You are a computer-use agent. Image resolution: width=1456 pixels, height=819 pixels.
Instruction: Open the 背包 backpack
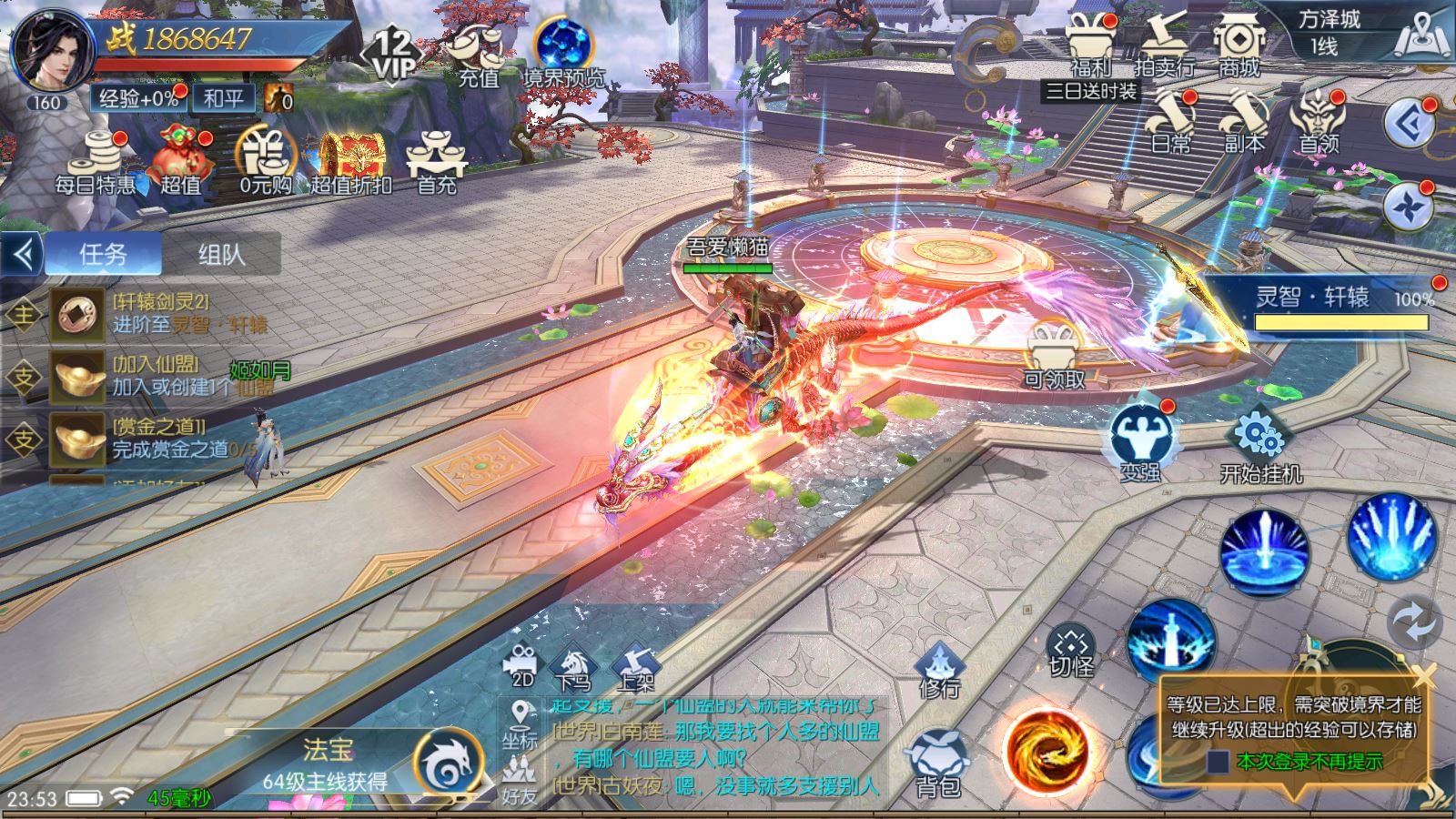tap(938, 764)
